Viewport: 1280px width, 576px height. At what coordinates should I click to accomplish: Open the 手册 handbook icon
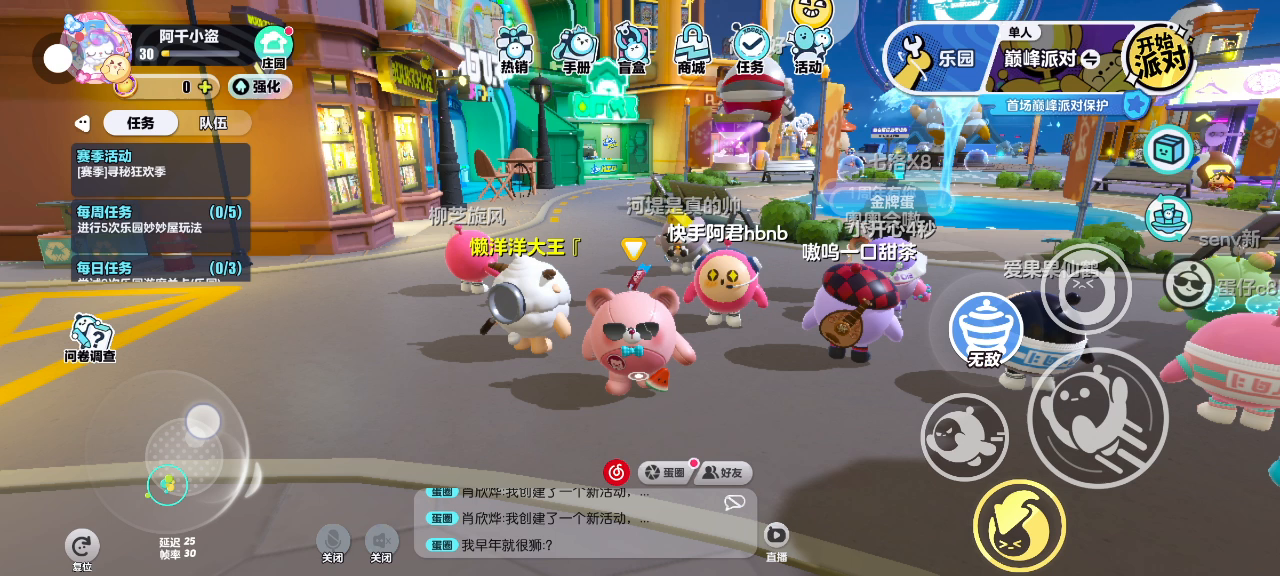576,50
